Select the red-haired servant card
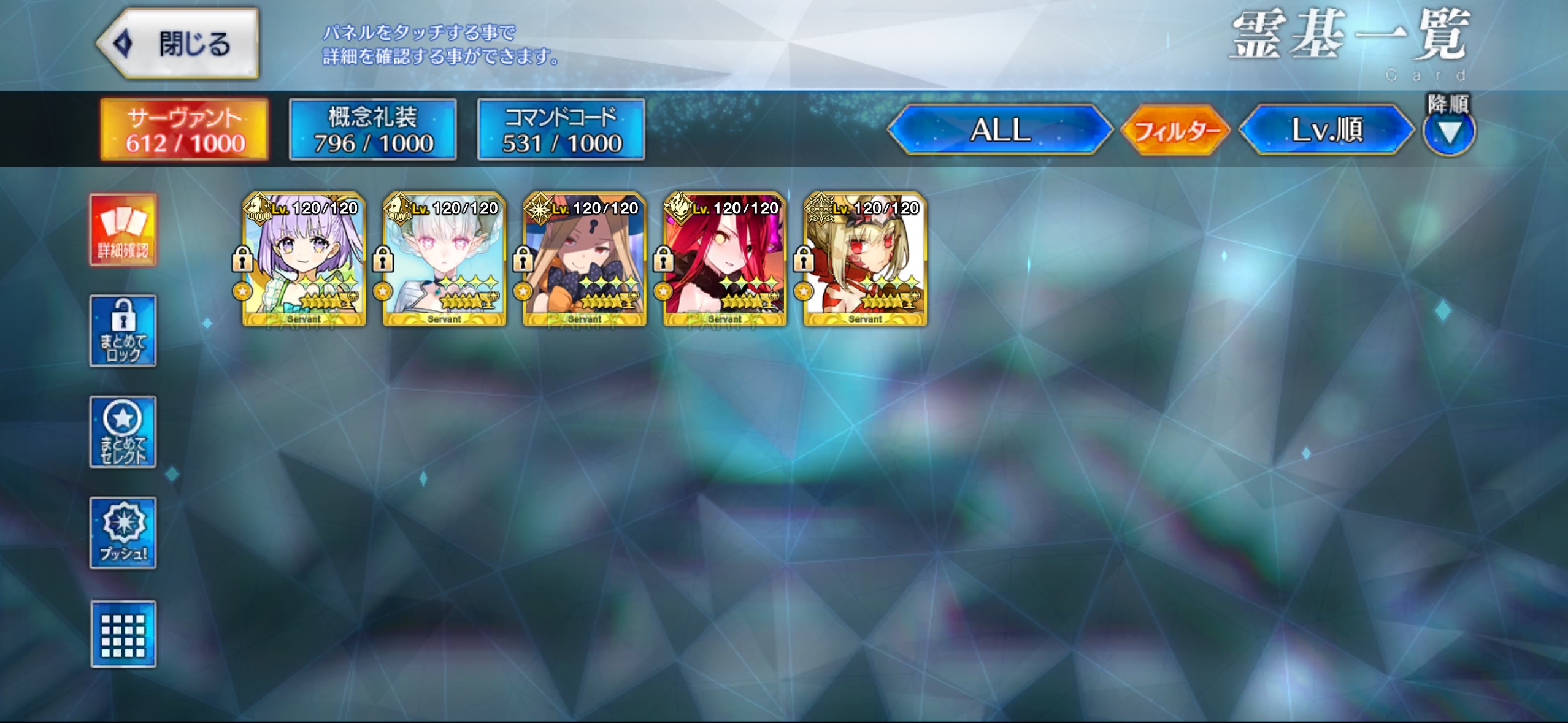The image size is (1568, 723). [x=724, y=259]
